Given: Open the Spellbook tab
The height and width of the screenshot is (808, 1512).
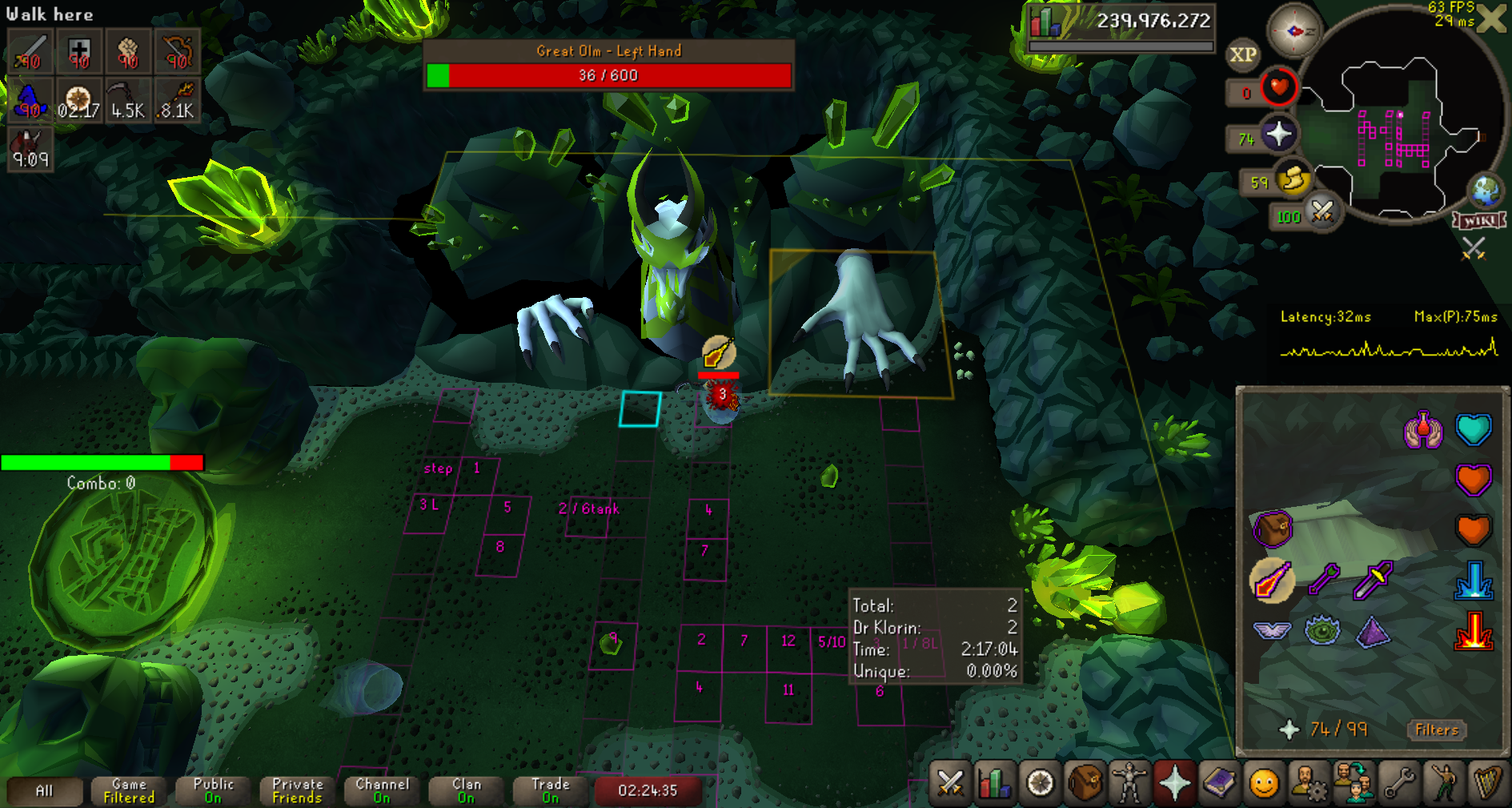Looking at the screenshot, I should click(1219, 782).
